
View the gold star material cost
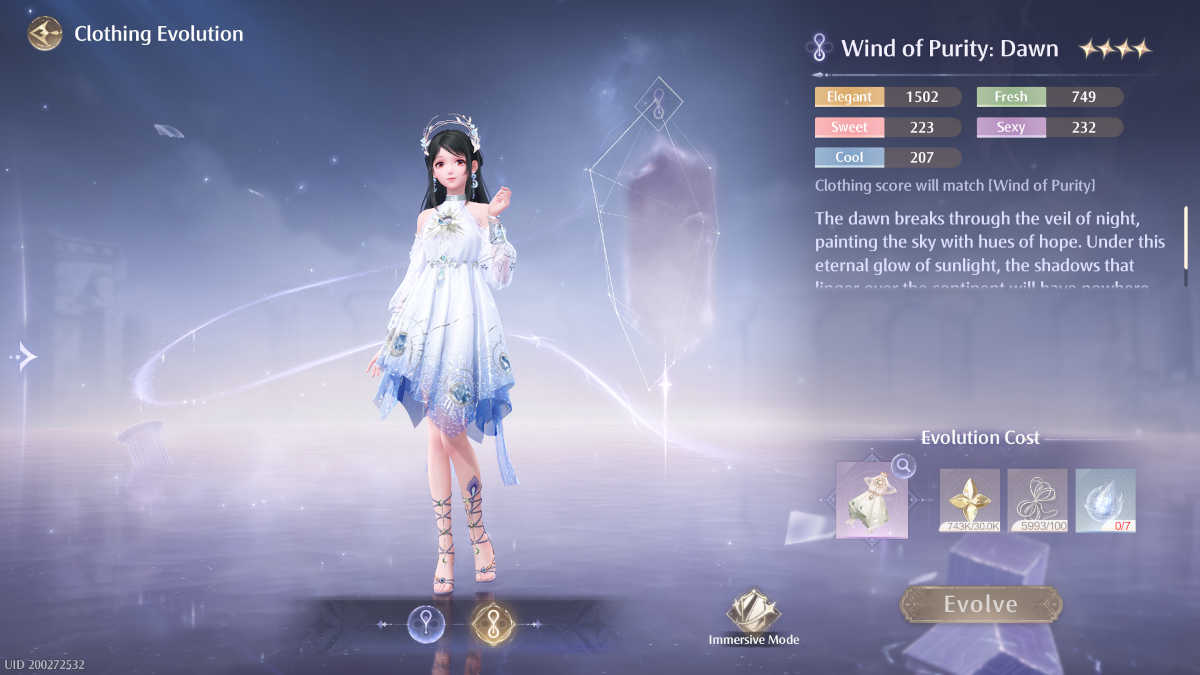[x=969, y=500]
